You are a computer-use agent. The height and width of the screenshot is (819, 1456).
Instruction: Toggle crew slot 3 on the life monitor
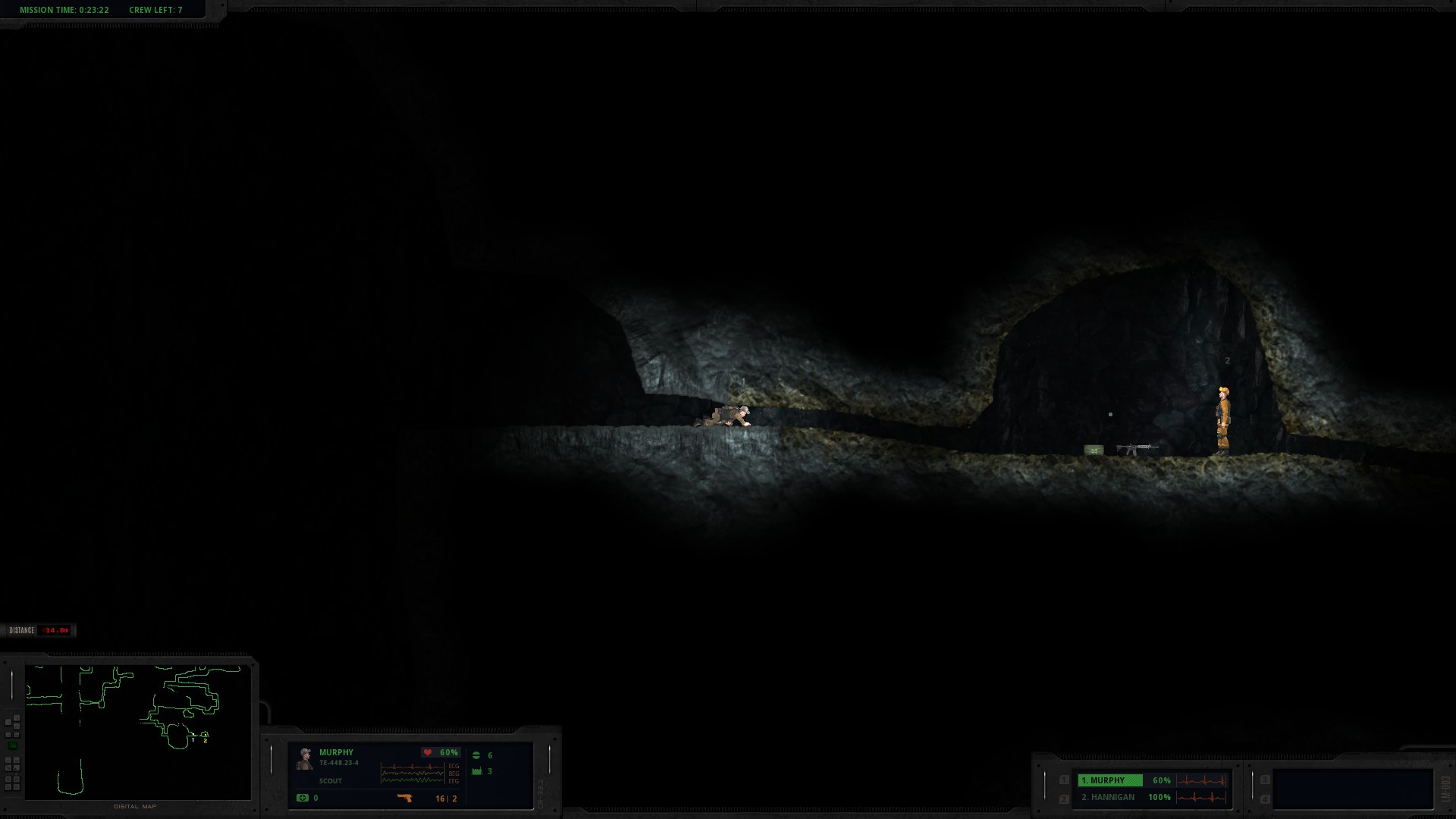pos(1265,780)
